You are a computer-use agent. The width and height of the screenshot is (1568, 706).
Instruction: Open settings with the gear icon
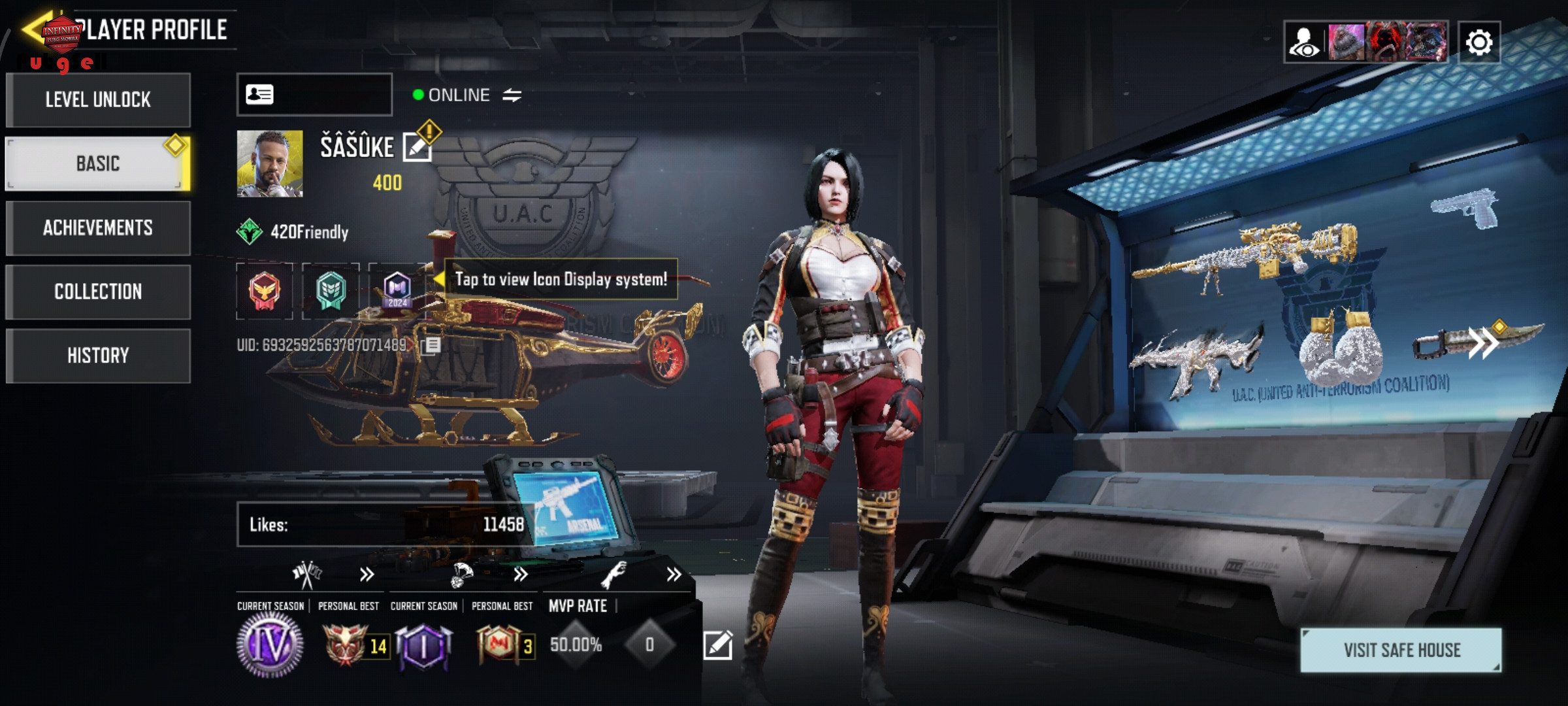point(1479,43)
